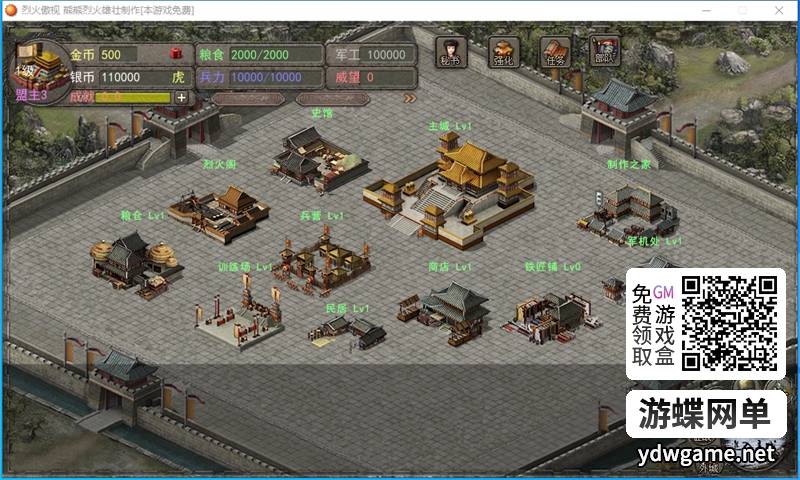Image resolution: width=800 pixels, height=480 pixels.
Task: Select the 烈火阁 pavilion building
Action: point(220,207)
